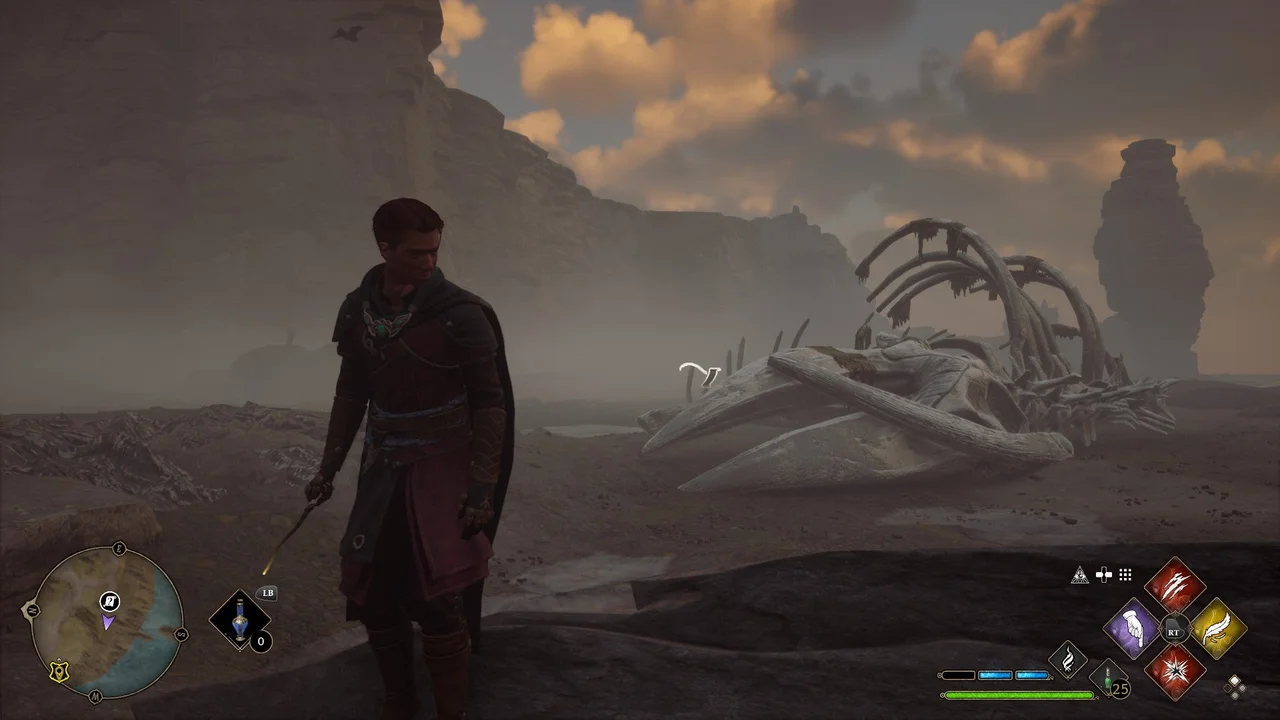Open the circular minimap
The image size is (1280, 720).
(x=107, y=622)
